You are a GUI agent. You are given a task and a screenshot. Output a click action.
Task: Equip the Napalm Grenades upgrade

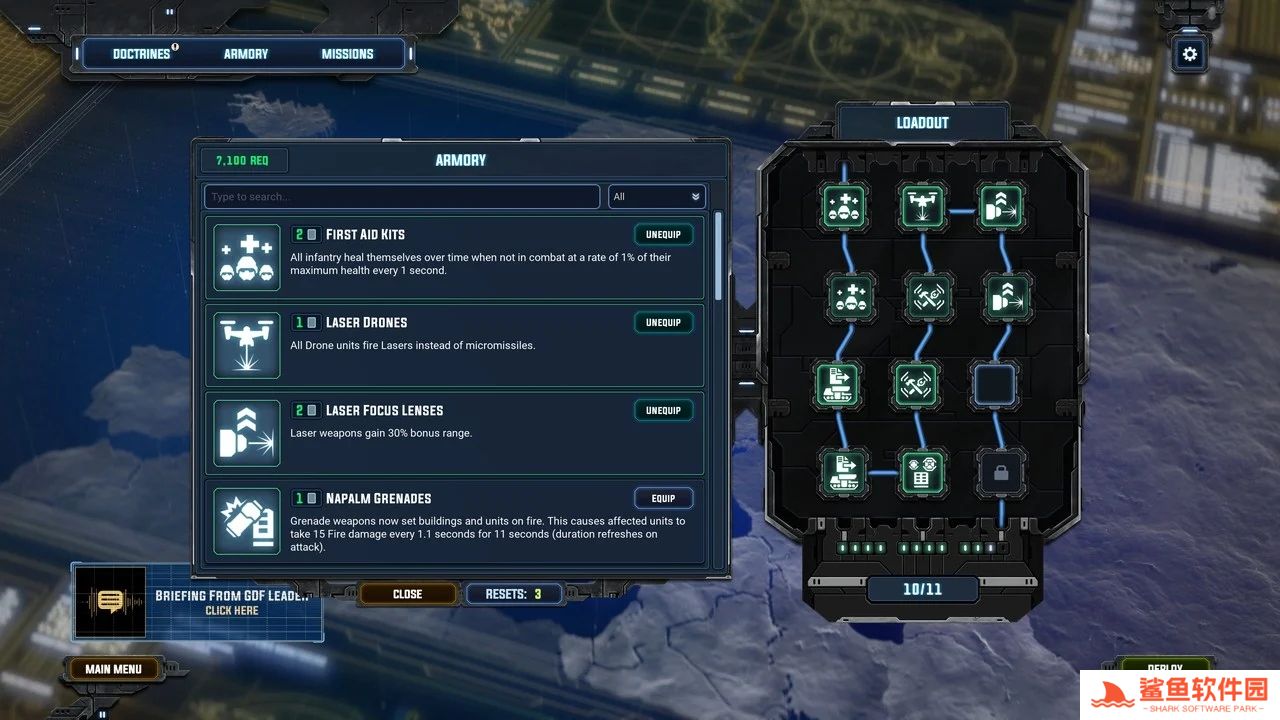pyautogui.click(x=663, y=498)
